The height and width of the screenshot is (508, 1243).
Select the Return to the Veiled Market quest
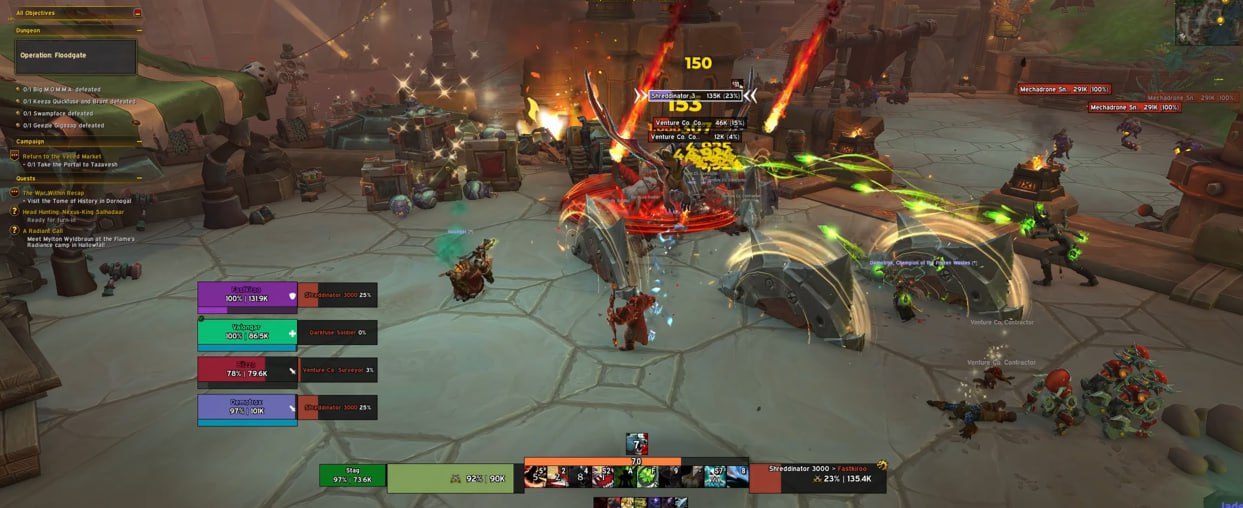click(63, 155)
